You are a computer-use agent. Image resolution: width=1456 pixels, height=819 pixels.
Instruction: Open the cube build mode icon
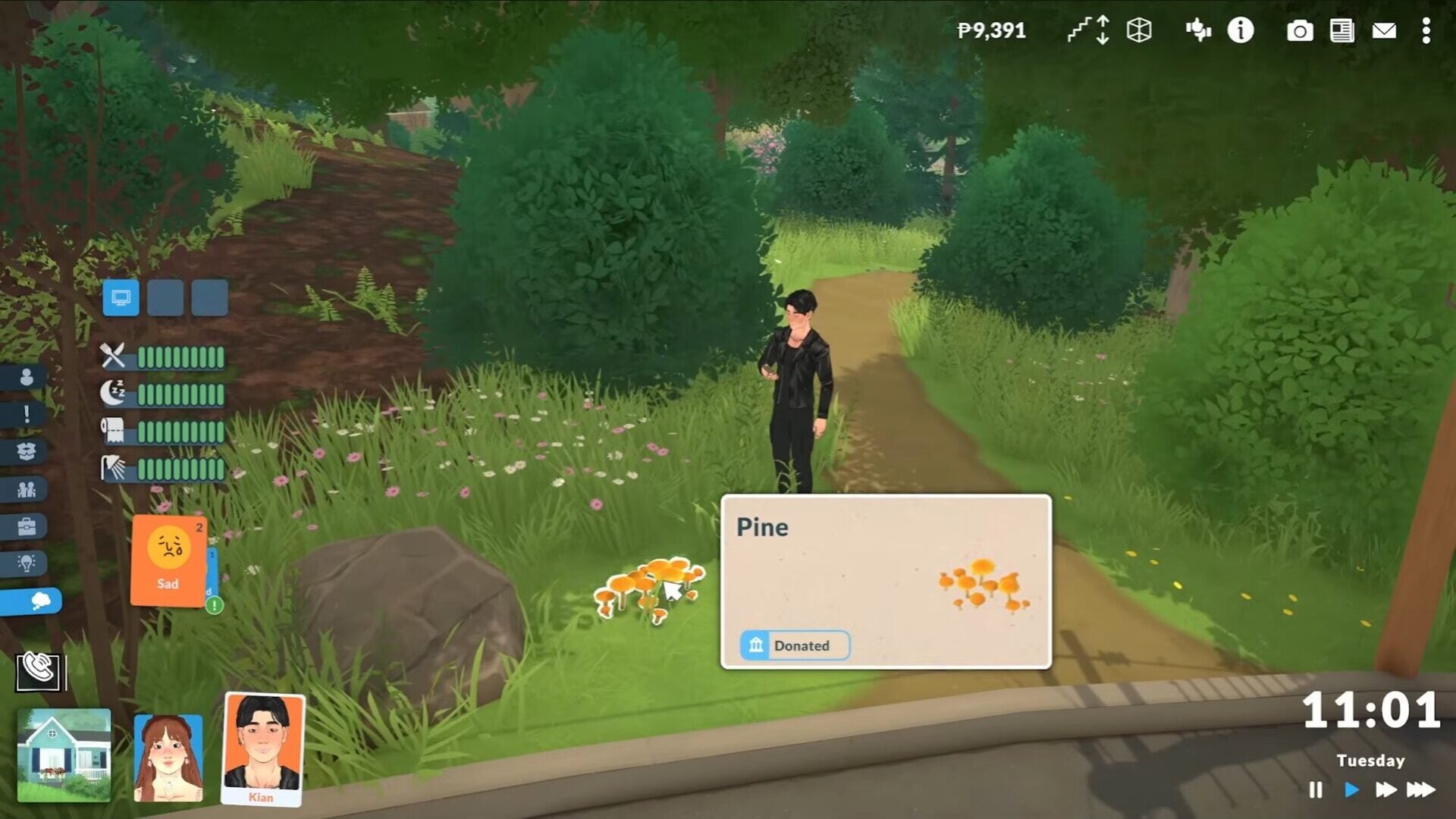click(1139, 30)
